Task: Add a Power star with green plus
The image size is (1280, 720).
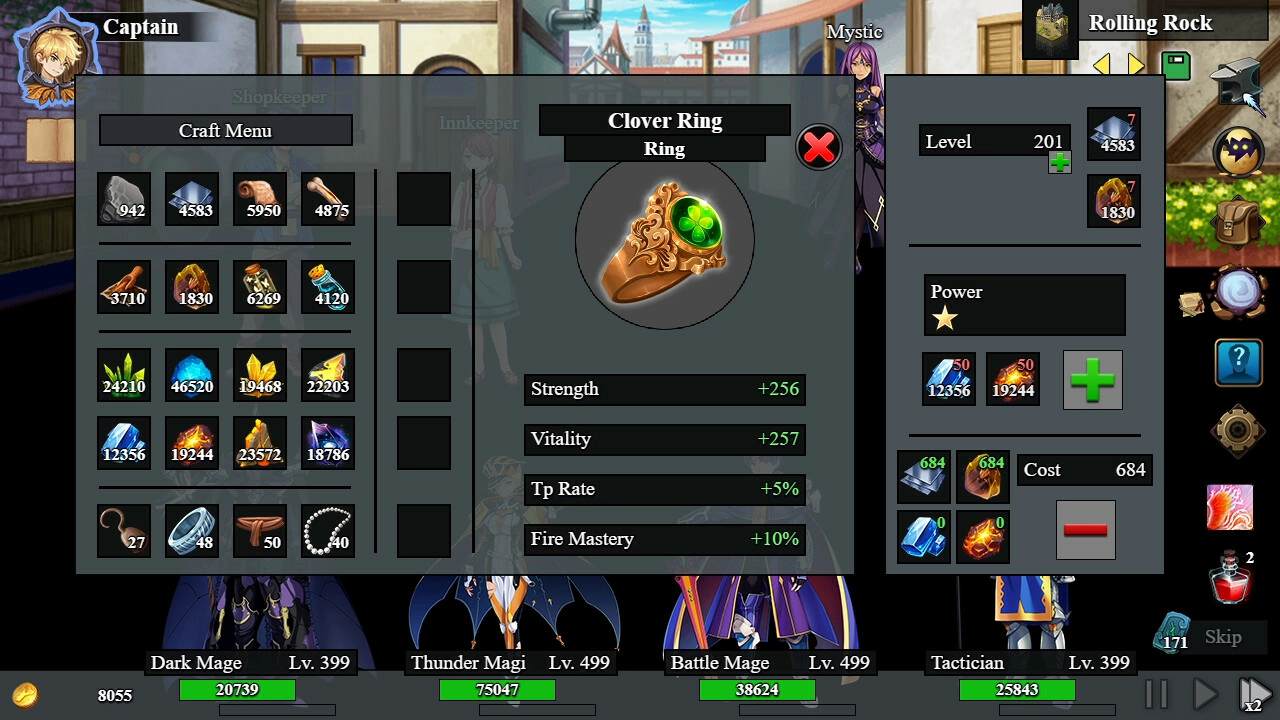Action: pyautogui.click(x=1092, y=379)
